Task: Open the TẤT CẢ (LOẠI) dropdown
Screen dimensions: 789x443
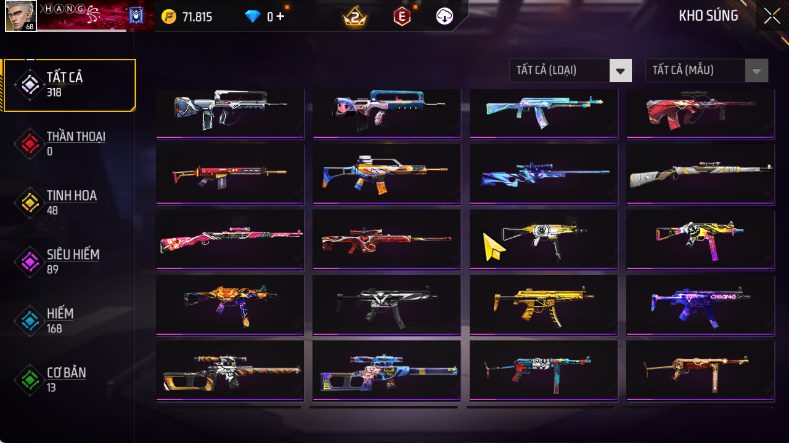Action: 571,71
